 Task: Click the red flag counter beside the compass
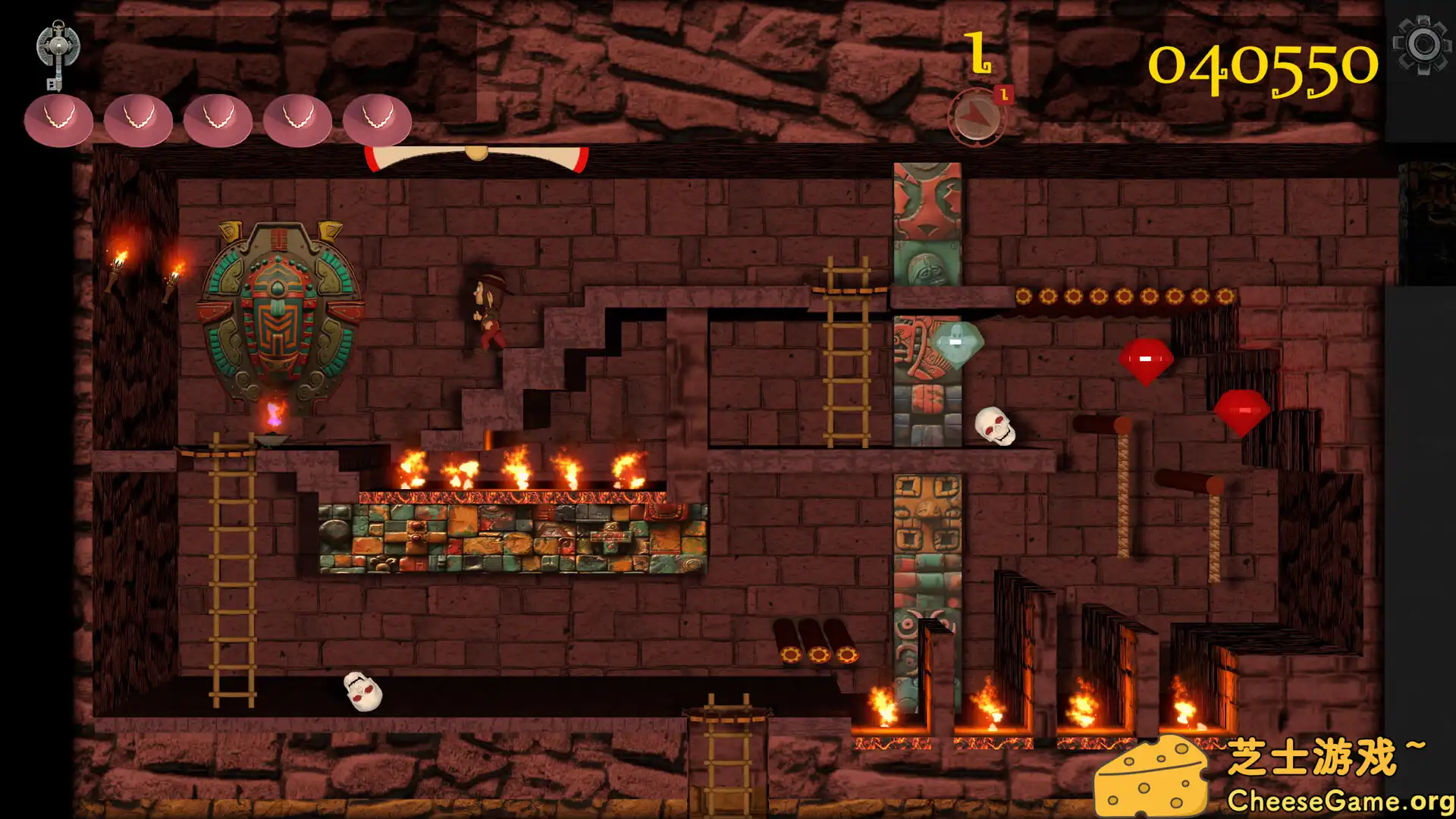[1006, 93]
